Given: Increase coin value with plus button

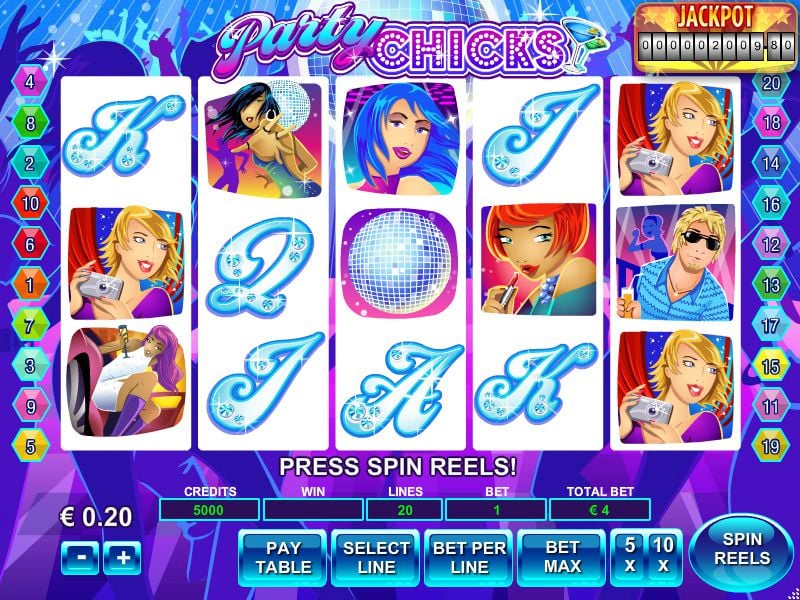Looking at the screenshot, I should [x=122, y=558].
